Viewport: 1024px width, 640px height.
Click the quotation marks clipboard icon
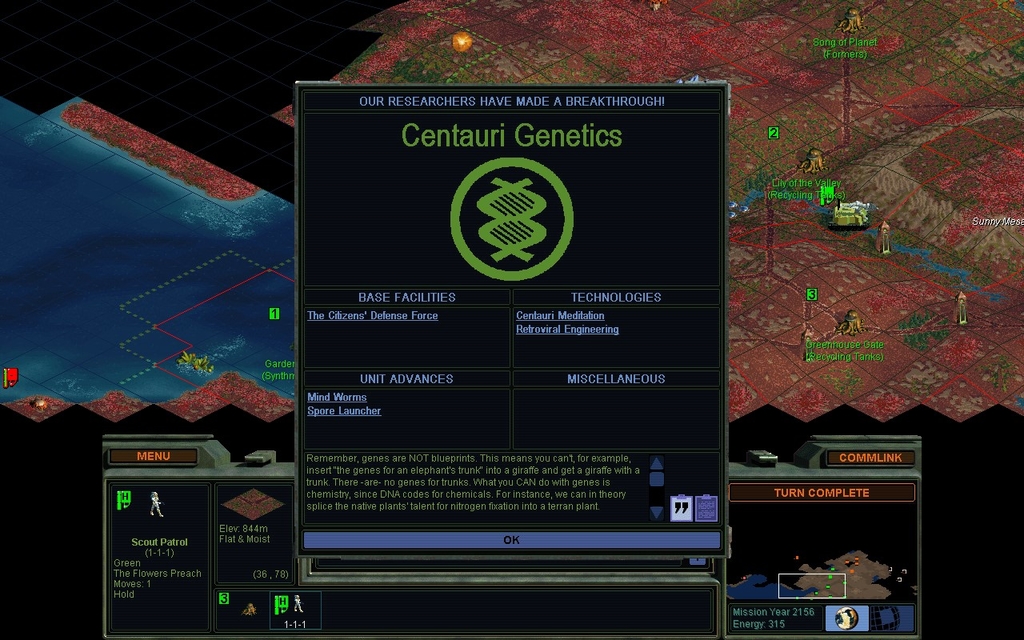coord(681,508)
